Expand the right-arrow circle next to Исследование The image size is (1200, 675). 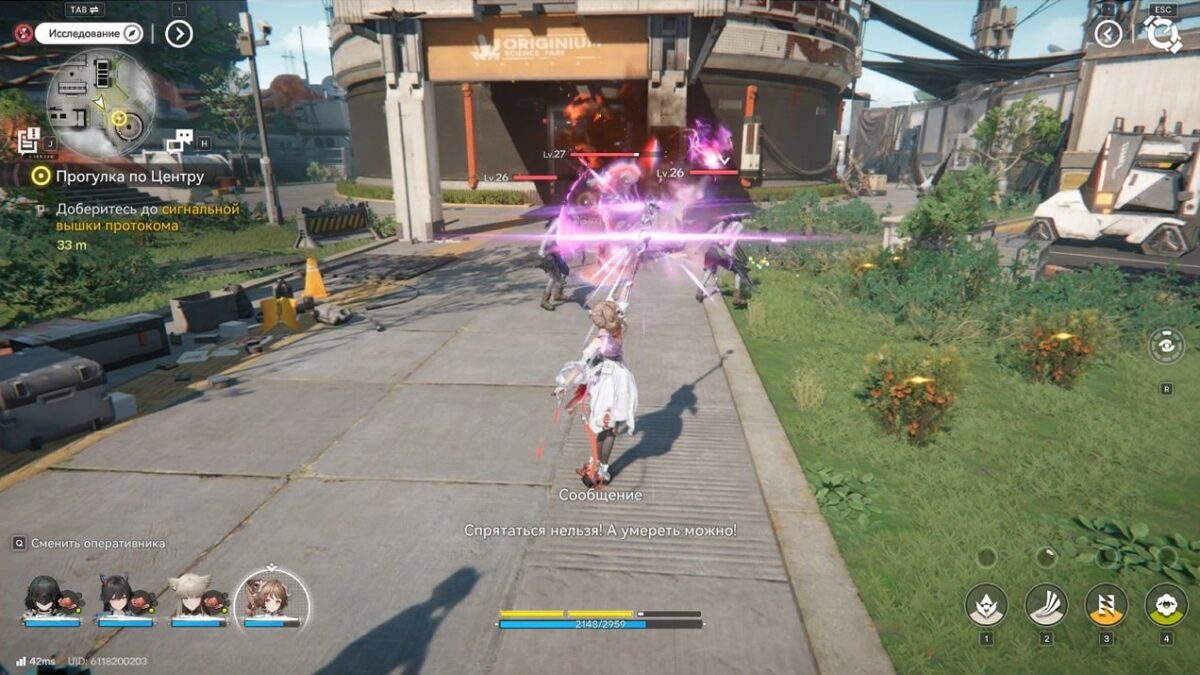point(178,34)
